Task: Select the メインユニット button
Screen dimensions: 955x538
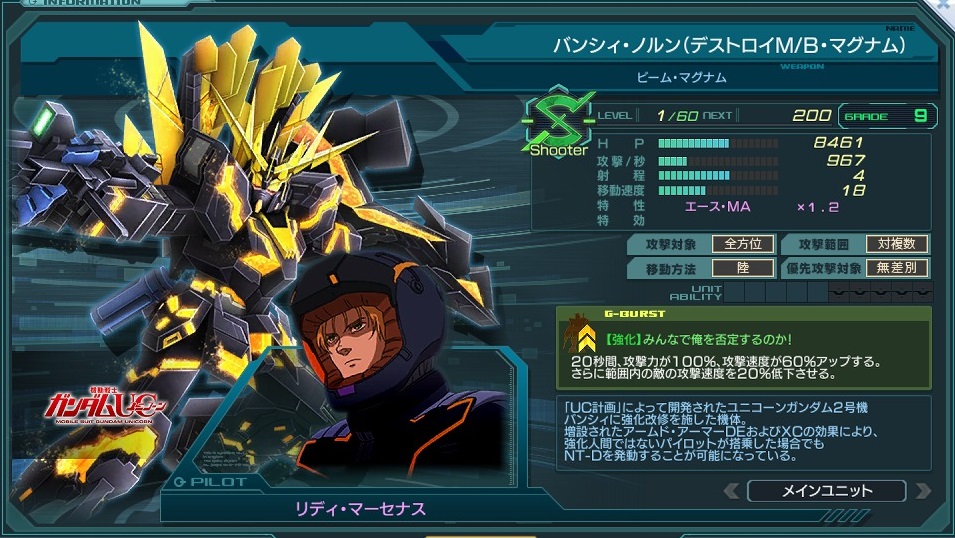Action: 825,491
